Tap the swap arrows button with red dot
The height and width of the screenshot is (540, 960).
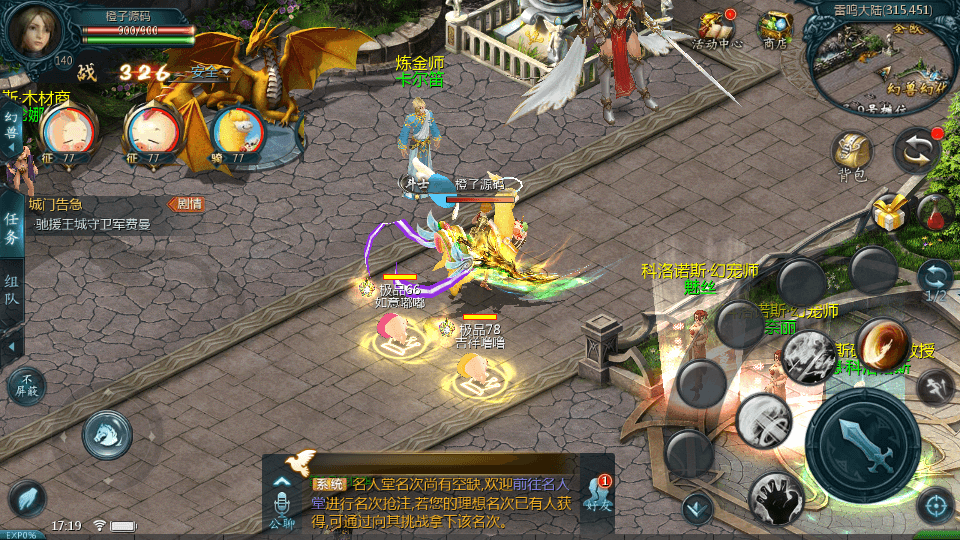(916, 151)
